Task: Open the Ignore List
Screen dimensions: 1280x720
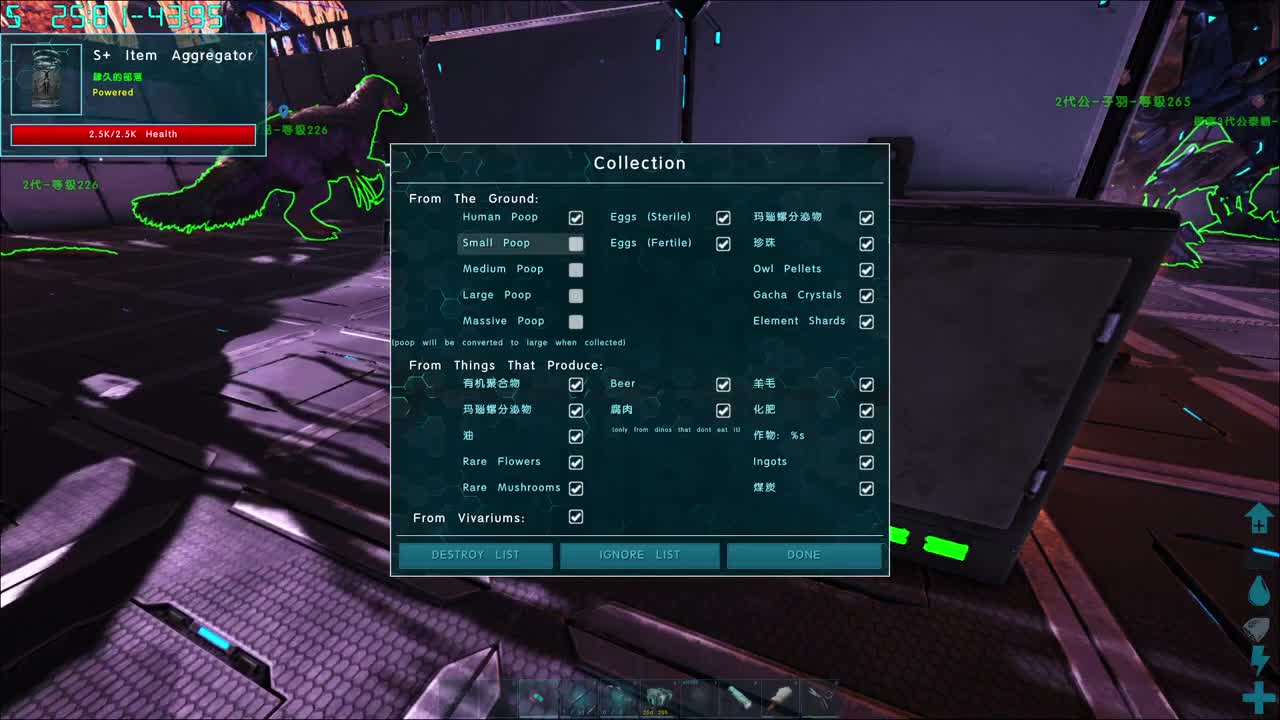Action: (639, 555)
